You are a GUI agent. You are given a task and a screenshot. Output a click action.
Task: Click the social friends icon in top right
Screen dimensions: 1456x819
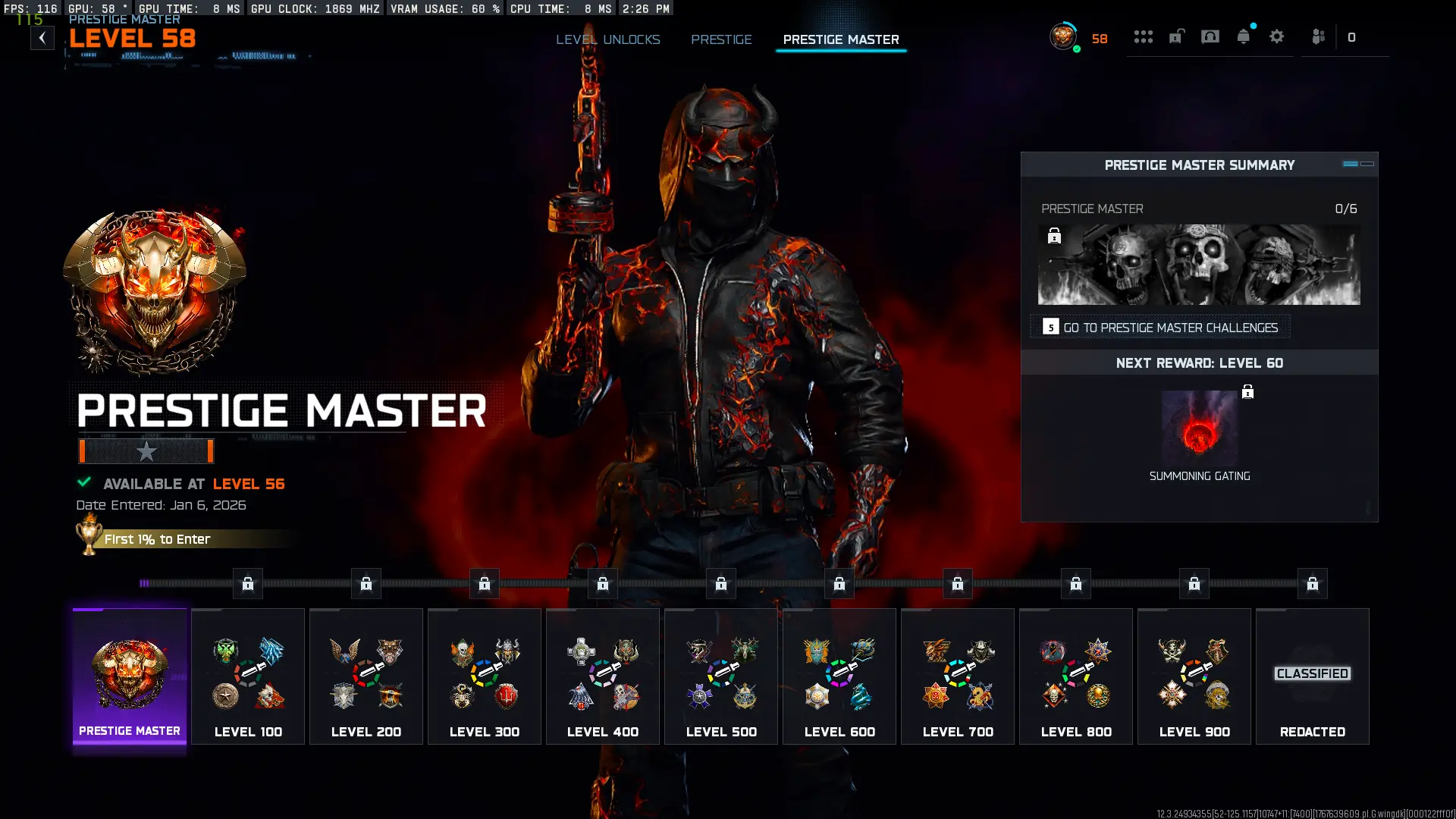[1317, 36]
